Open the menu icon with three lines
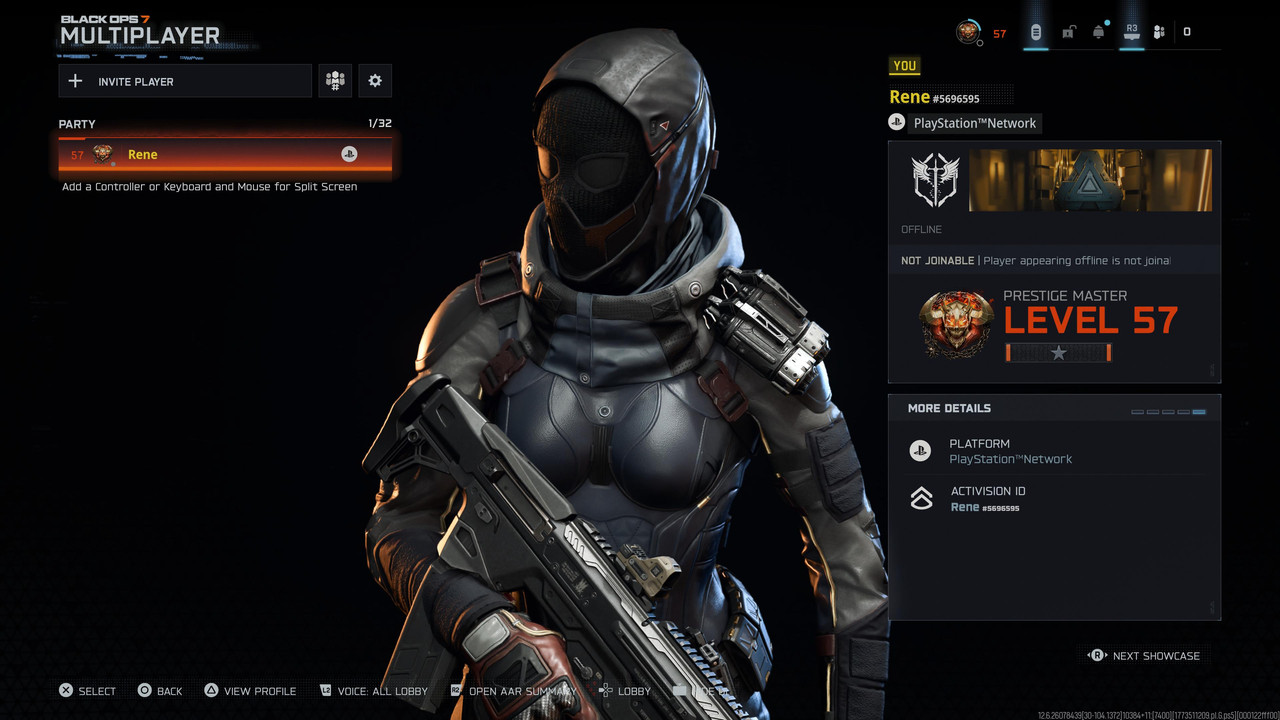1280x720 pixels. pyautogui.click(x=1035, y=32)
